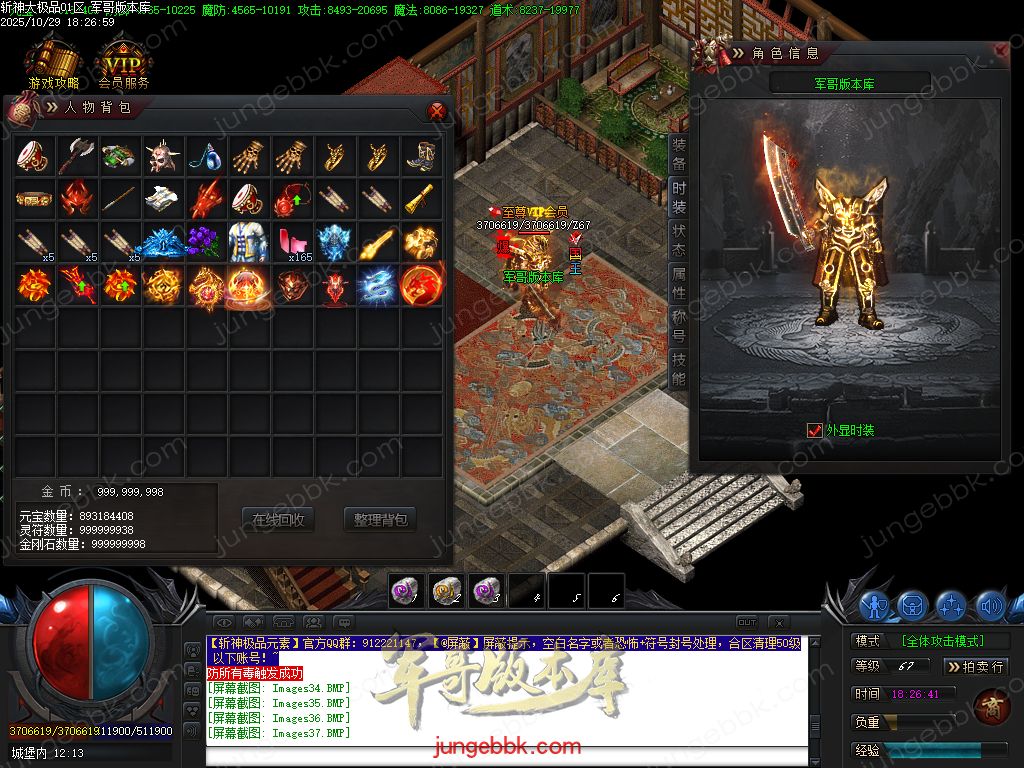Viewport: 1024px width, 768px height.
Task: Switch to the 状态 status tab
Action: point(679,240)
